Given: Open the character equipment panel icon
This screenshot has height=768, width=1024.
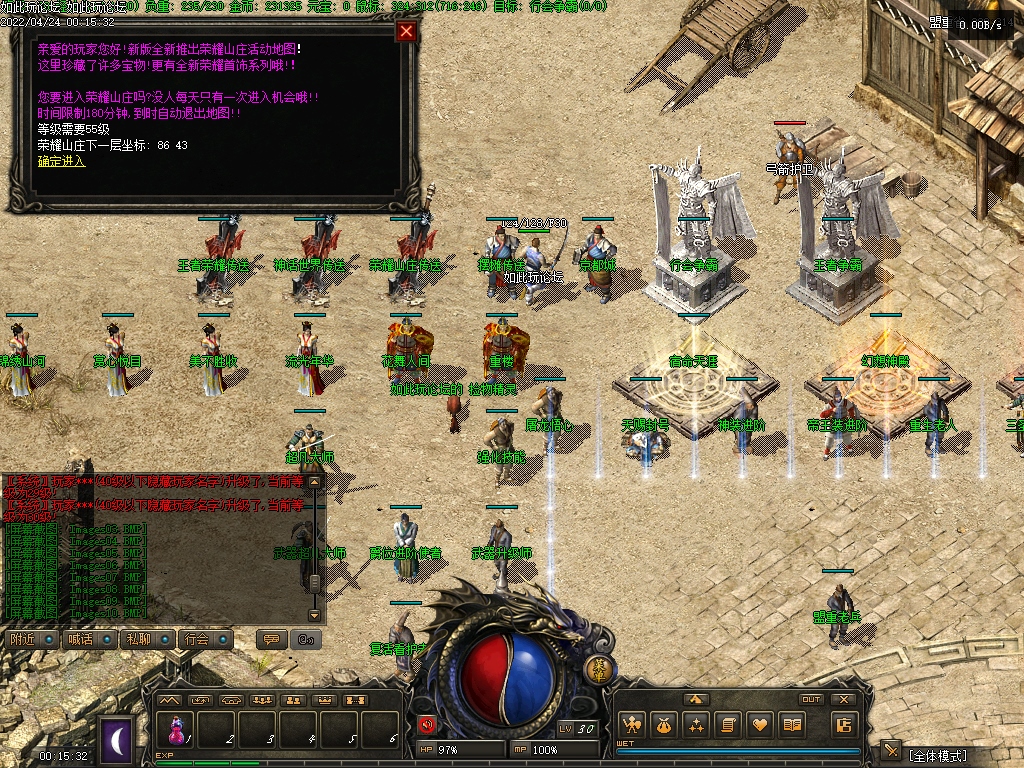Looking at the screenshot, I should [631, 725].
